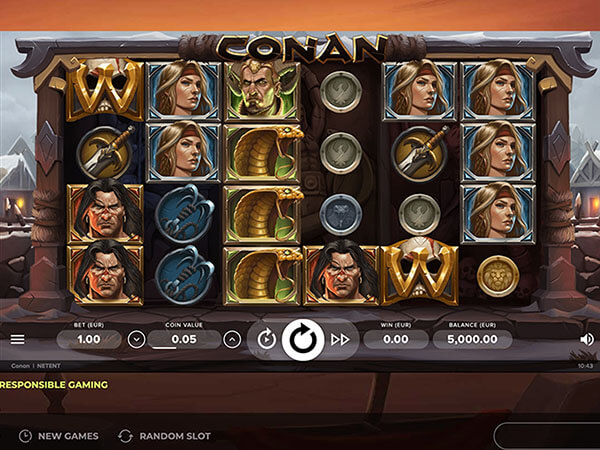The width and height of the screenshot is (600, 450).
Task: Spin the reels
Action: tap(302, 339)
